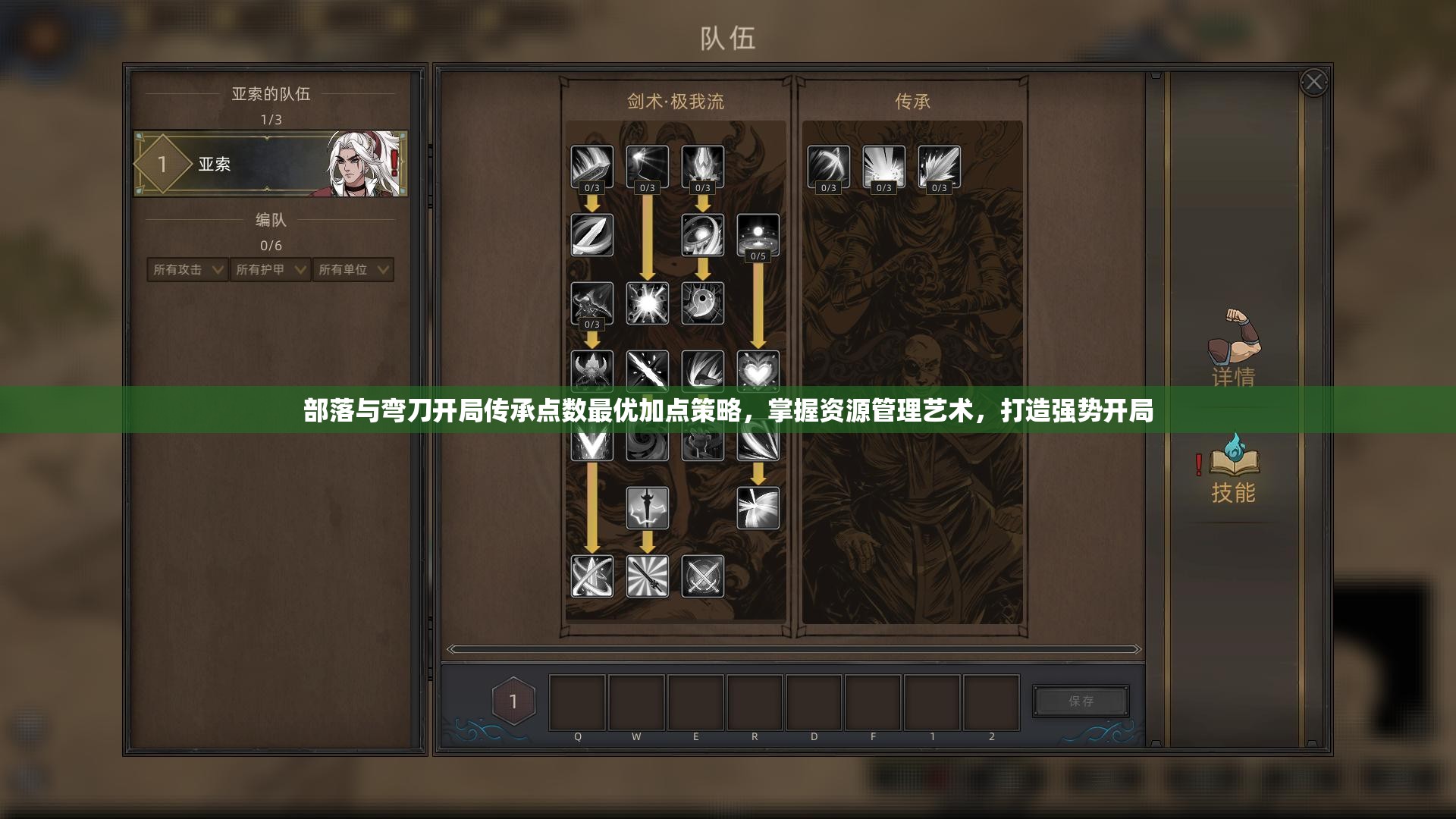
Task: Select the 0/5 orb skill icon
Action: (758, 235)
